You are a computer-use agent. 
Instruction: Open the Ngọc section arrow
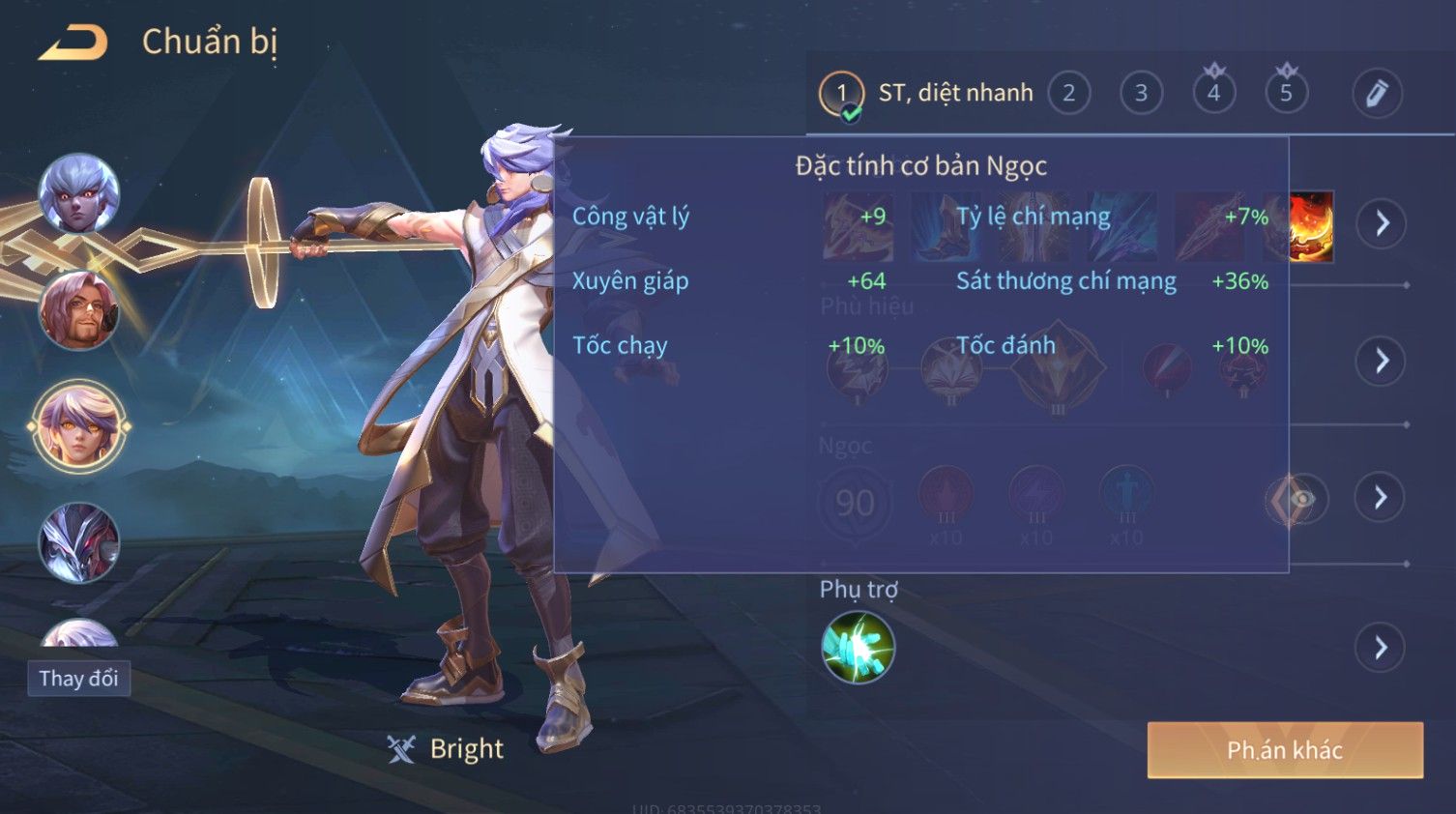click(x=1381, y=497)
